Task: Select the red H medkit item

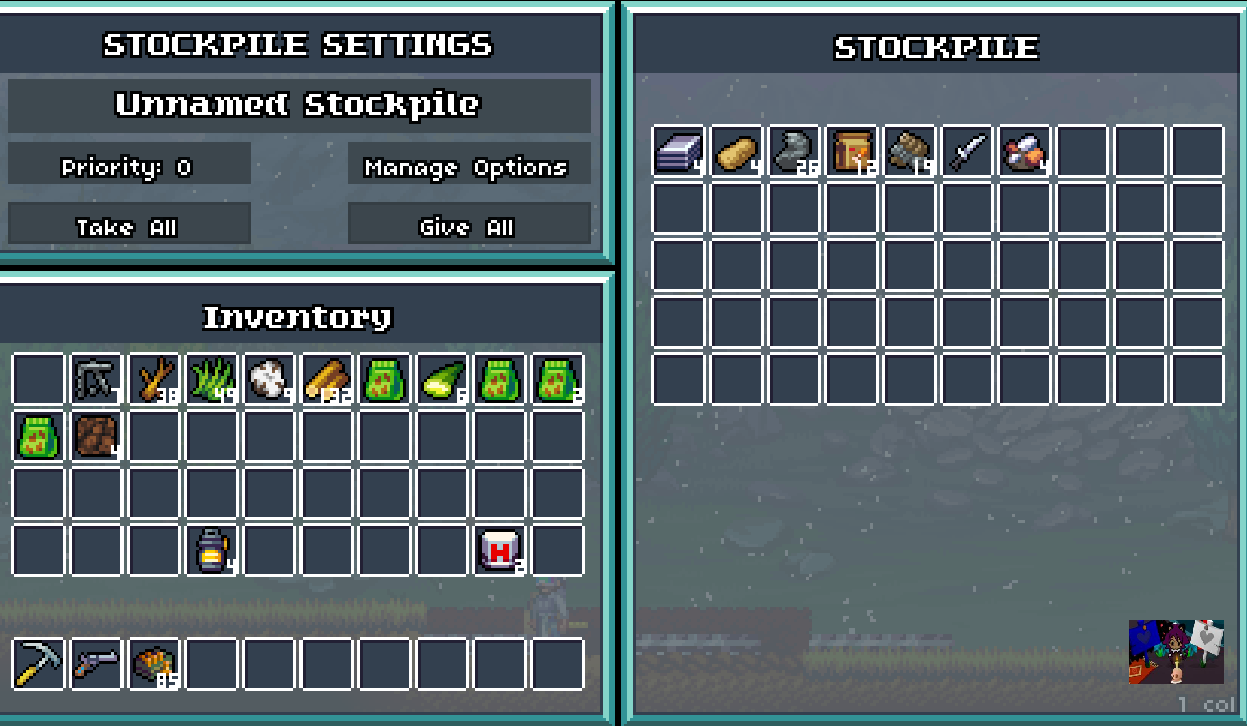Action: (500, 550)
